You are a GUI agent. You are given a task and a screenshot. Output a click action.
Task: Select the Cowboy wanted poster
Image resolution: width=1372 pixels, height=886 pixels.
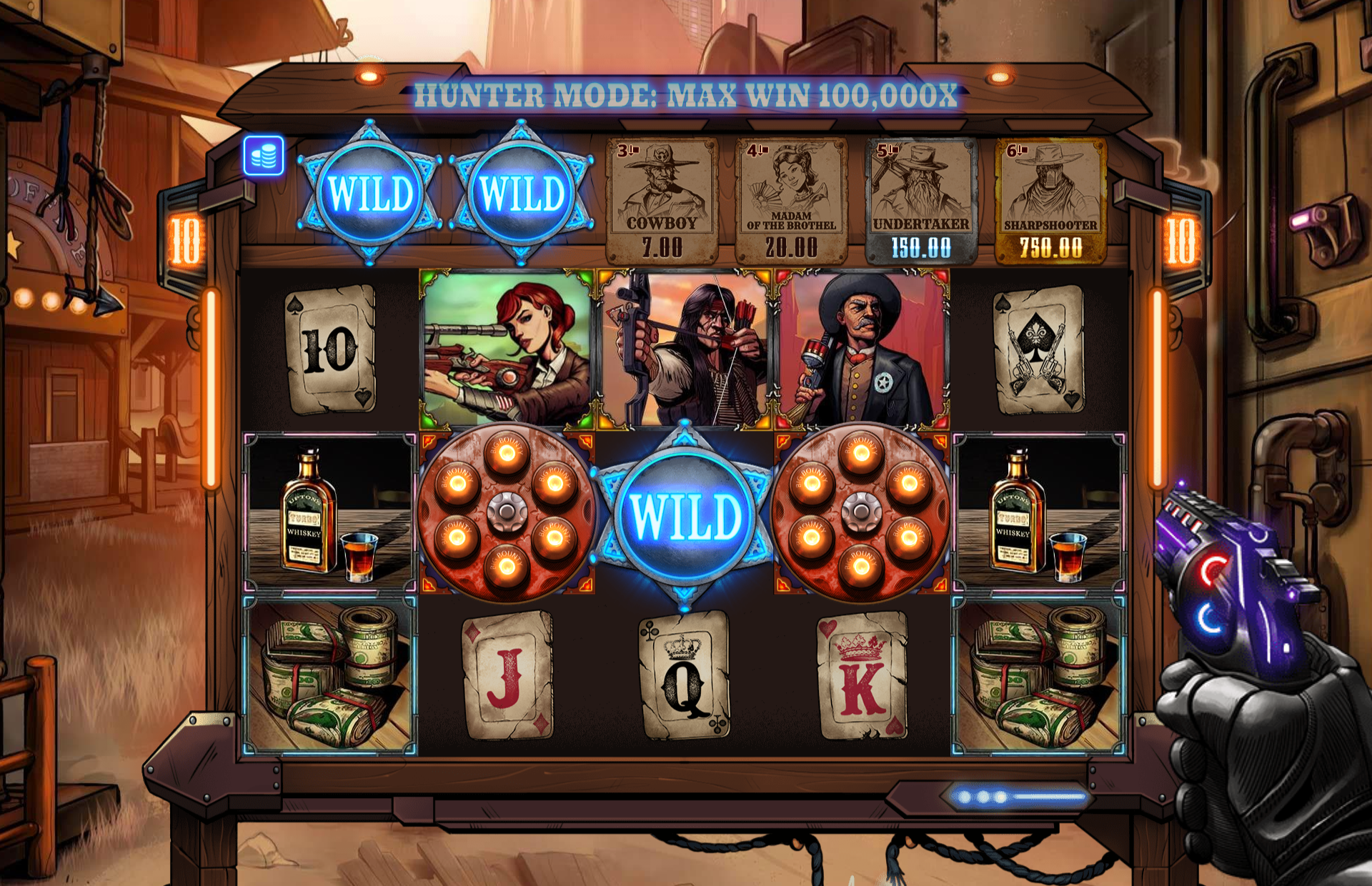(x=662, y=201)
